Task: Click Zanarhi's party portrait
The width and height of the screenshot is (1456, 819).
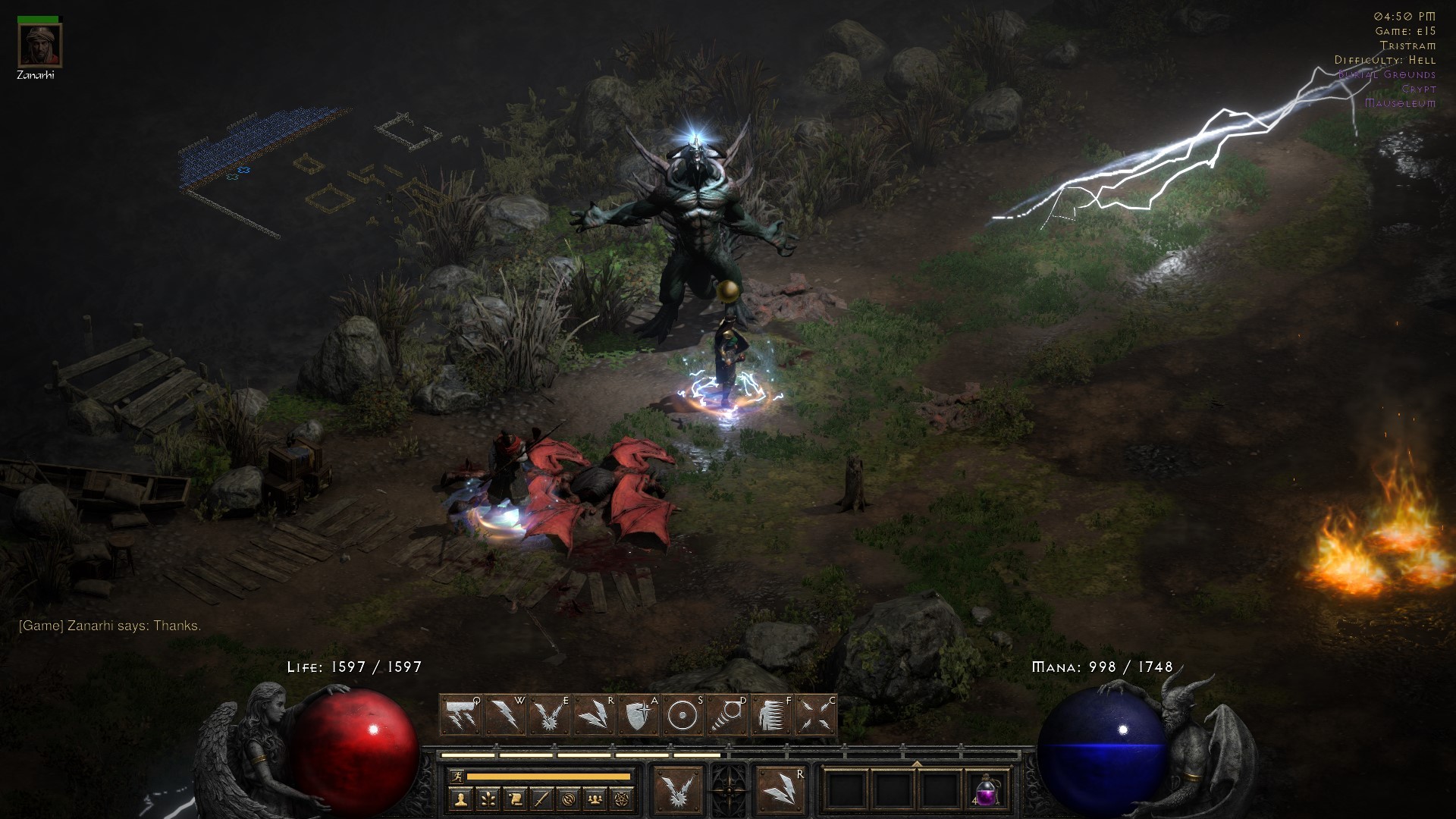Action: point(39,45)
